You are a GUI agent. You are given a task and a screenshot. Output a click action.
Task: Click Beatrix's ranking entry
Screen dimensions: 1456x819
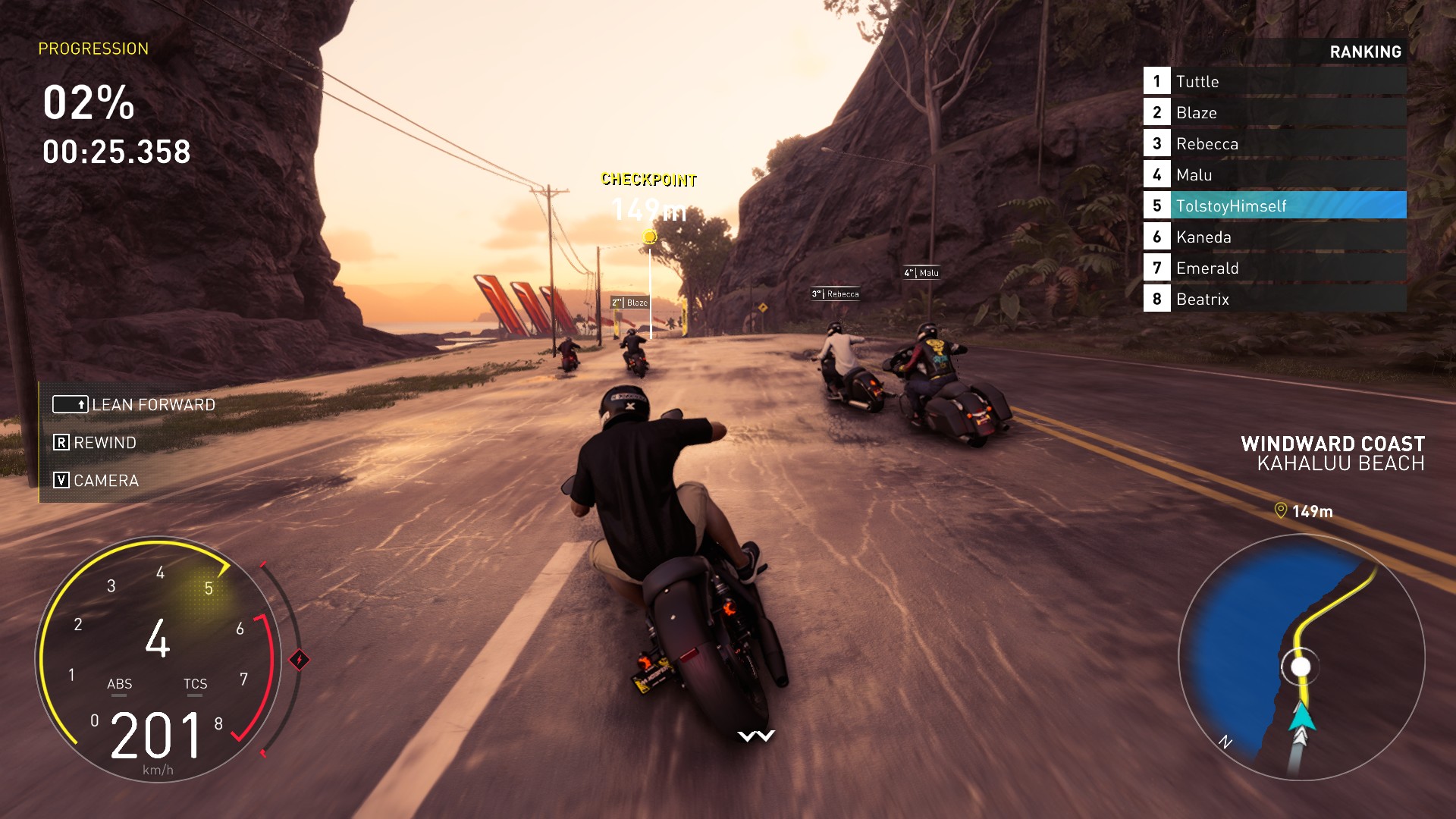pyautogui.click(x=1274, y=299)
